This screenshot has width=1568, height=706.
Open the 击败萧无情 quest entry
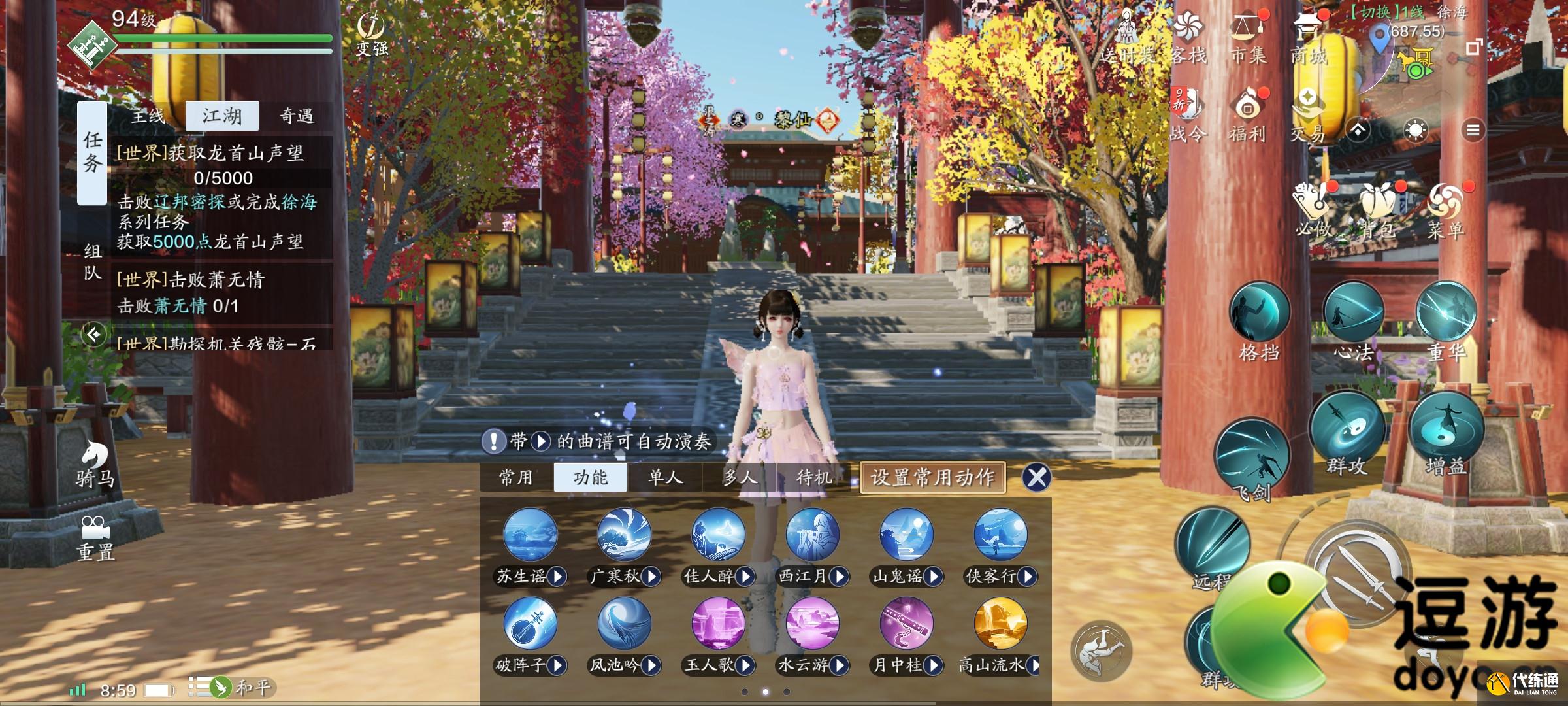222,292
